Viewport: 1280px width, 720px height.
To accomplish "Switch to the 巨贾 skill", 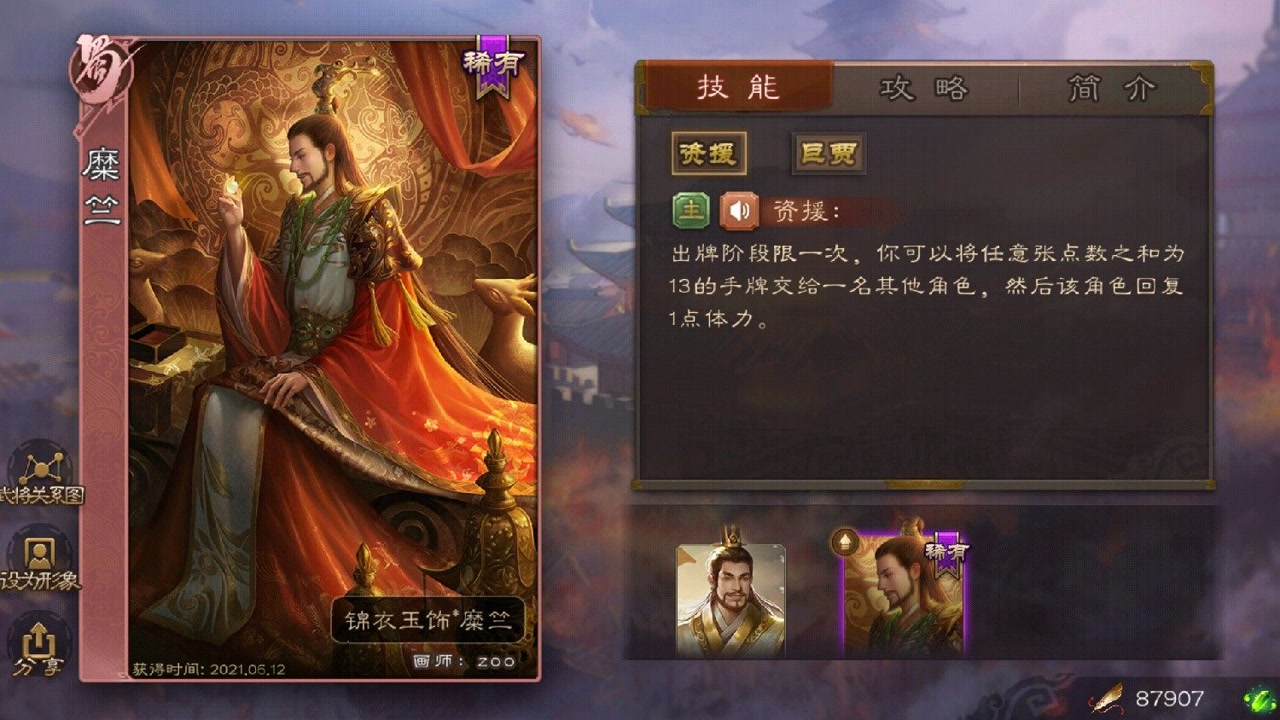I will [828, 152].
